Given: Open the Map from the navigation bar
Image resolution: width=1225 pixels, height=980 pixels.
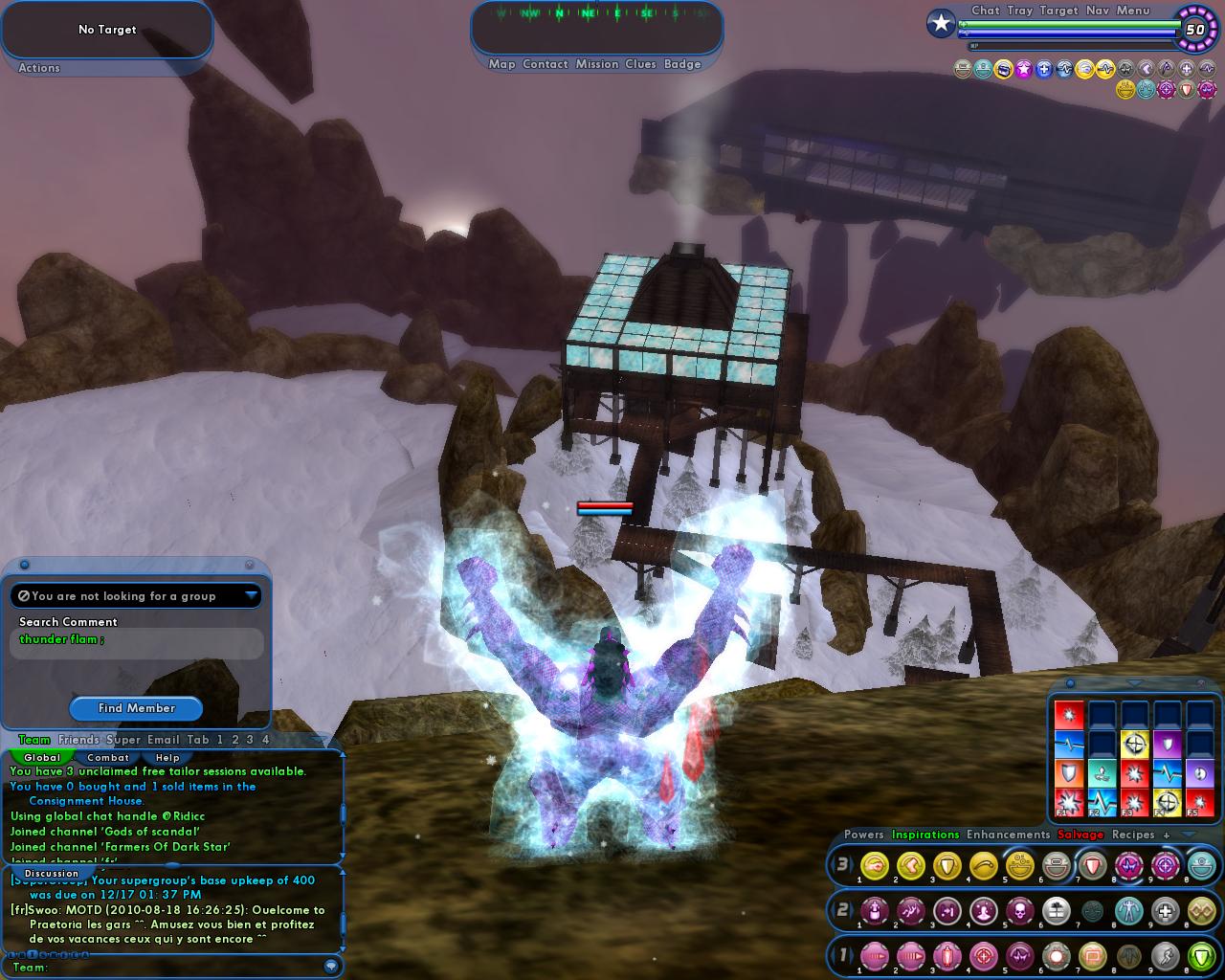Looking at the screenshot, I should (501, 64).
